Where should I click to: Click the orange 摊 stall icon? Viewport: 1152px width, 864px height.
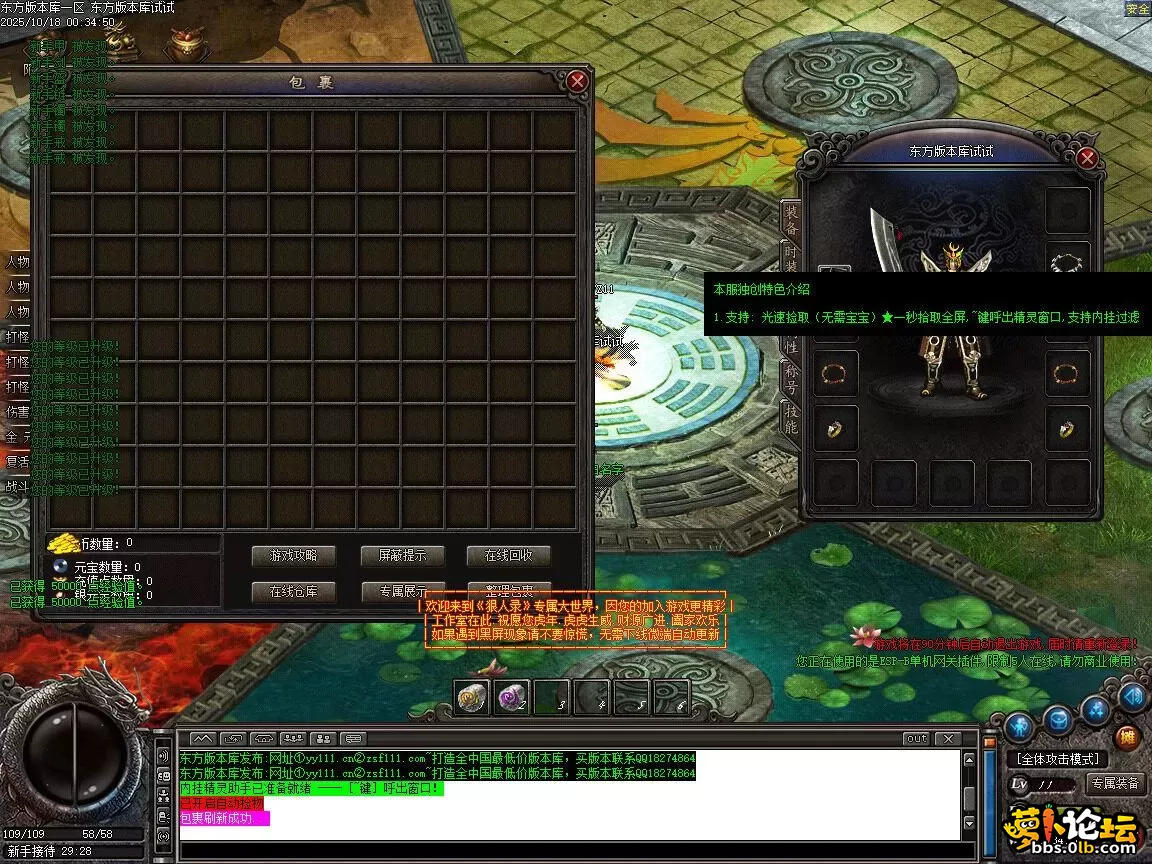point(1127,738)
